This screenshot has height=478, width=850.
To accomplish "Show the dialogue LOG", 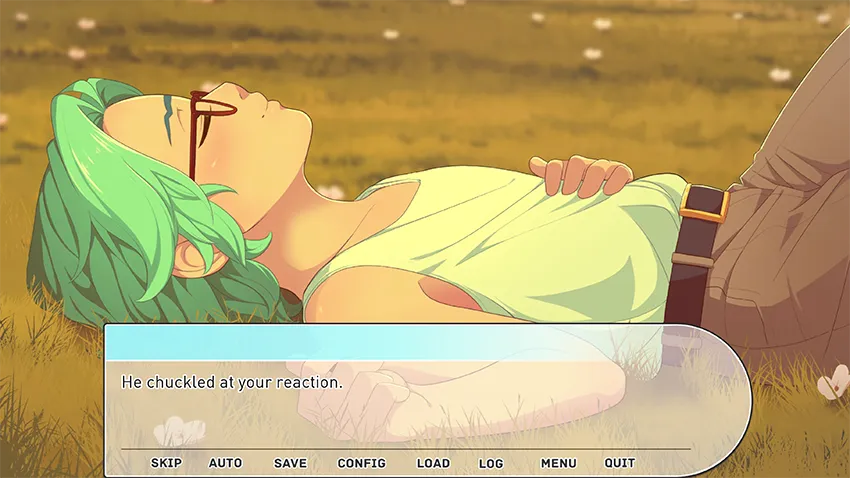I will 491,464.
